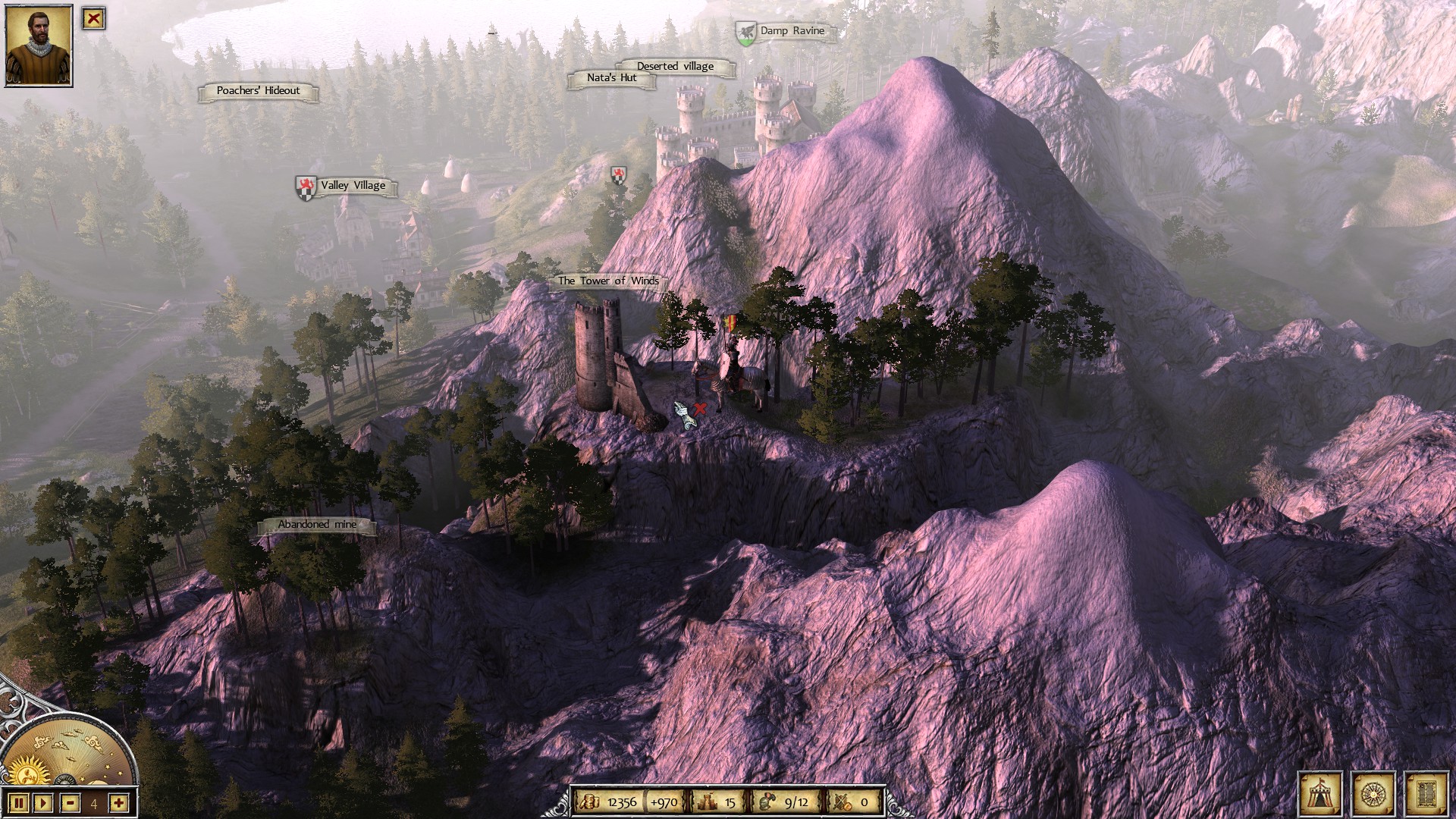Select the Valley Village banner
This screenshot has height=819, width=1456.
click(353, 185)
